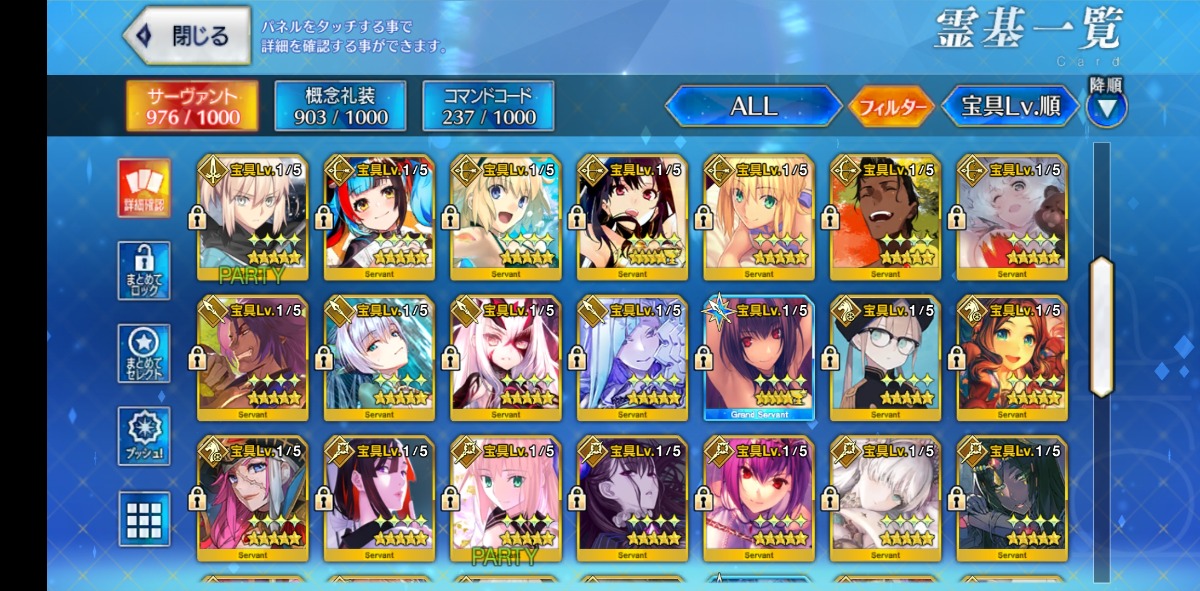1200x591 pixels.
Task: Change the 宝具Lv.順 sort order
Action: 1010,106
